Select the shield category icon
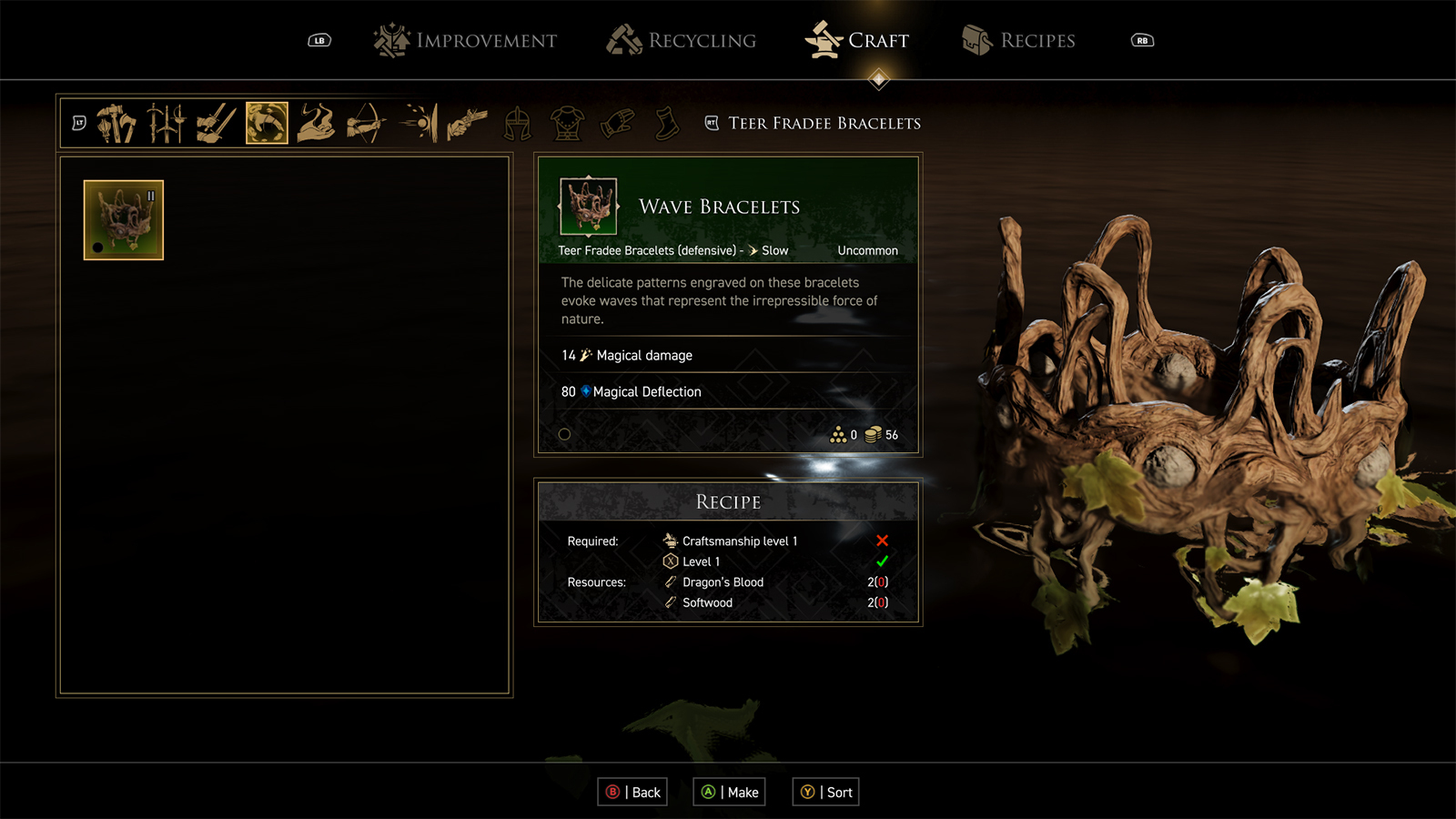Image resolution: width=1456 pixels, height=819 pixels. (x=419, y=124)
